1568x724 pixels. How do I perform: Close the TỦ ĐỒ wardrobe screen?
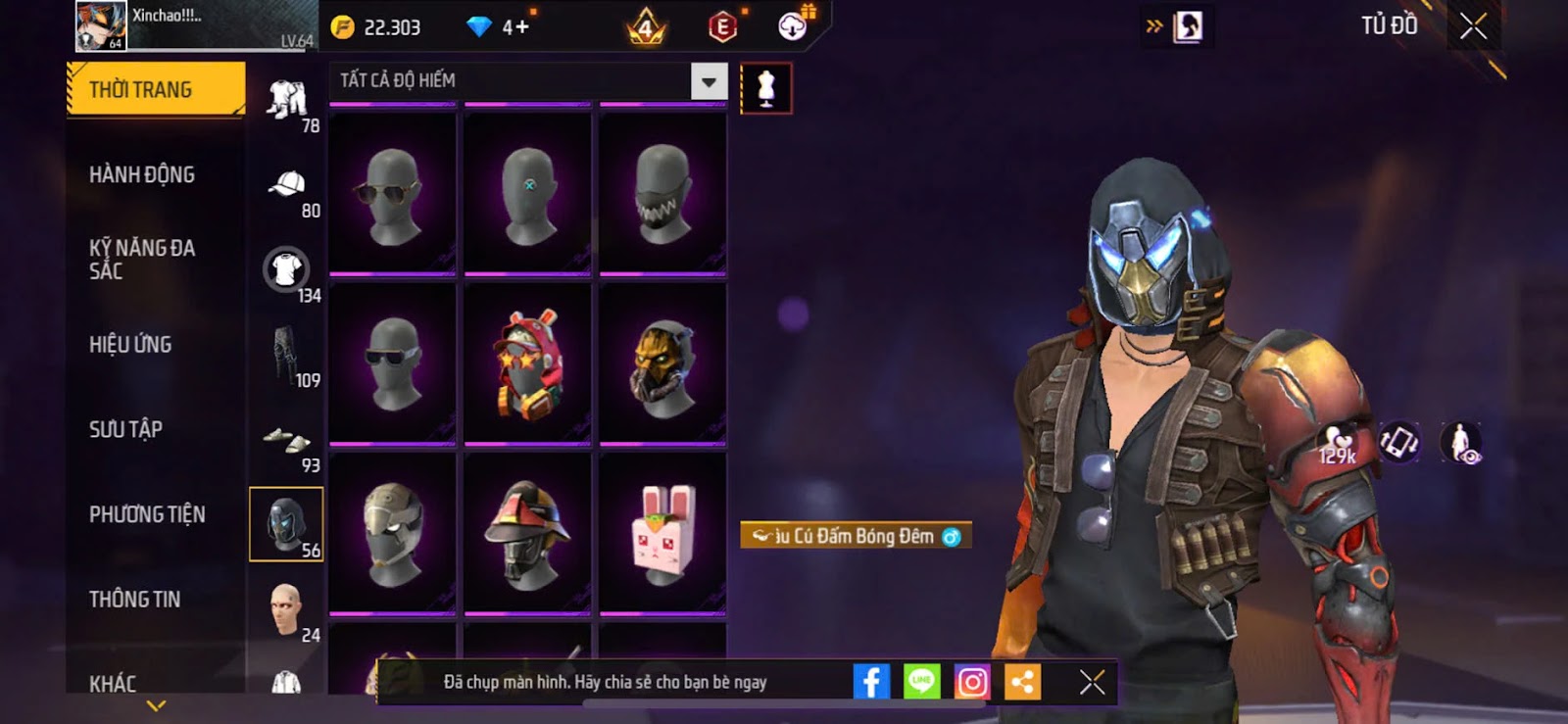tap(1473, 26)
